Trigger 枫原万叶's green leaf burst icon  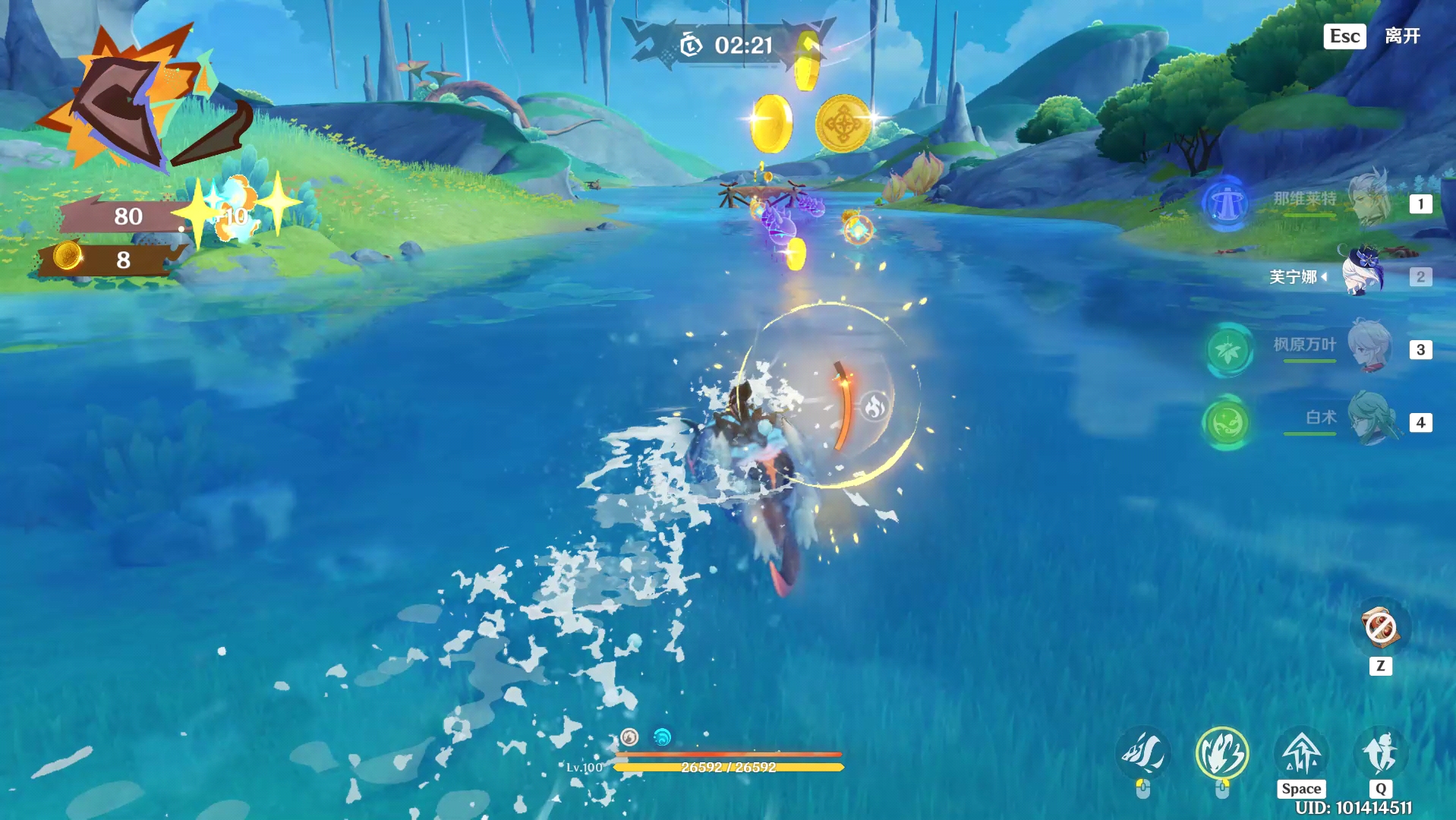pos(1228,350)
